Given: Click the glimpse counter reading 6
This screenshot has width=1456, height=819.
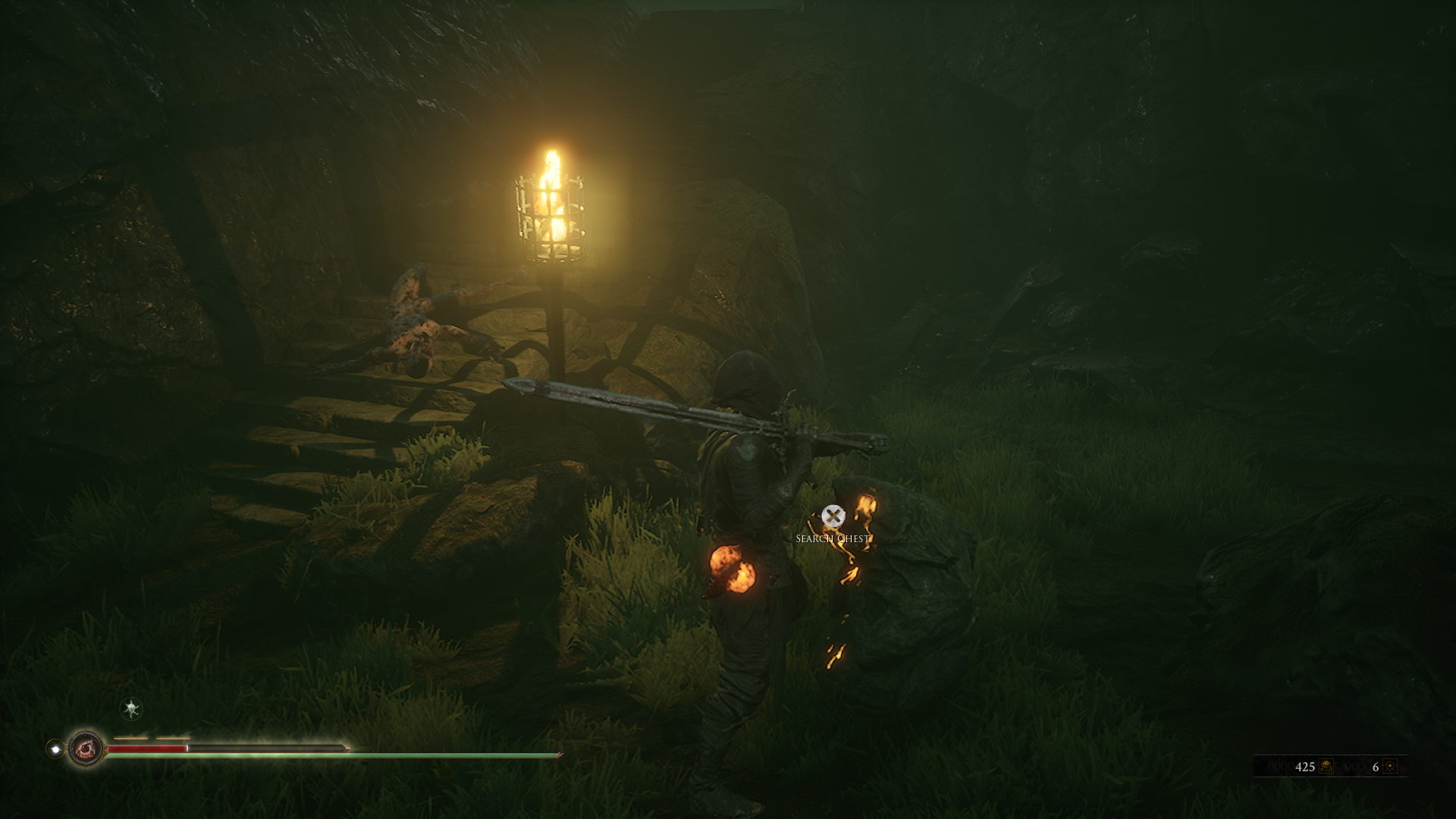Looking at the screenshot, I should (x=1377, y=767).
